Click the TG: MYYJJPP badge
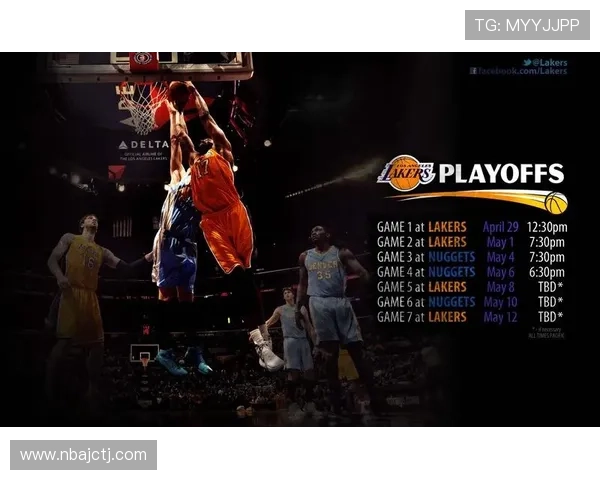Screen dimensions: 600x480 click(x=527, y=24)
